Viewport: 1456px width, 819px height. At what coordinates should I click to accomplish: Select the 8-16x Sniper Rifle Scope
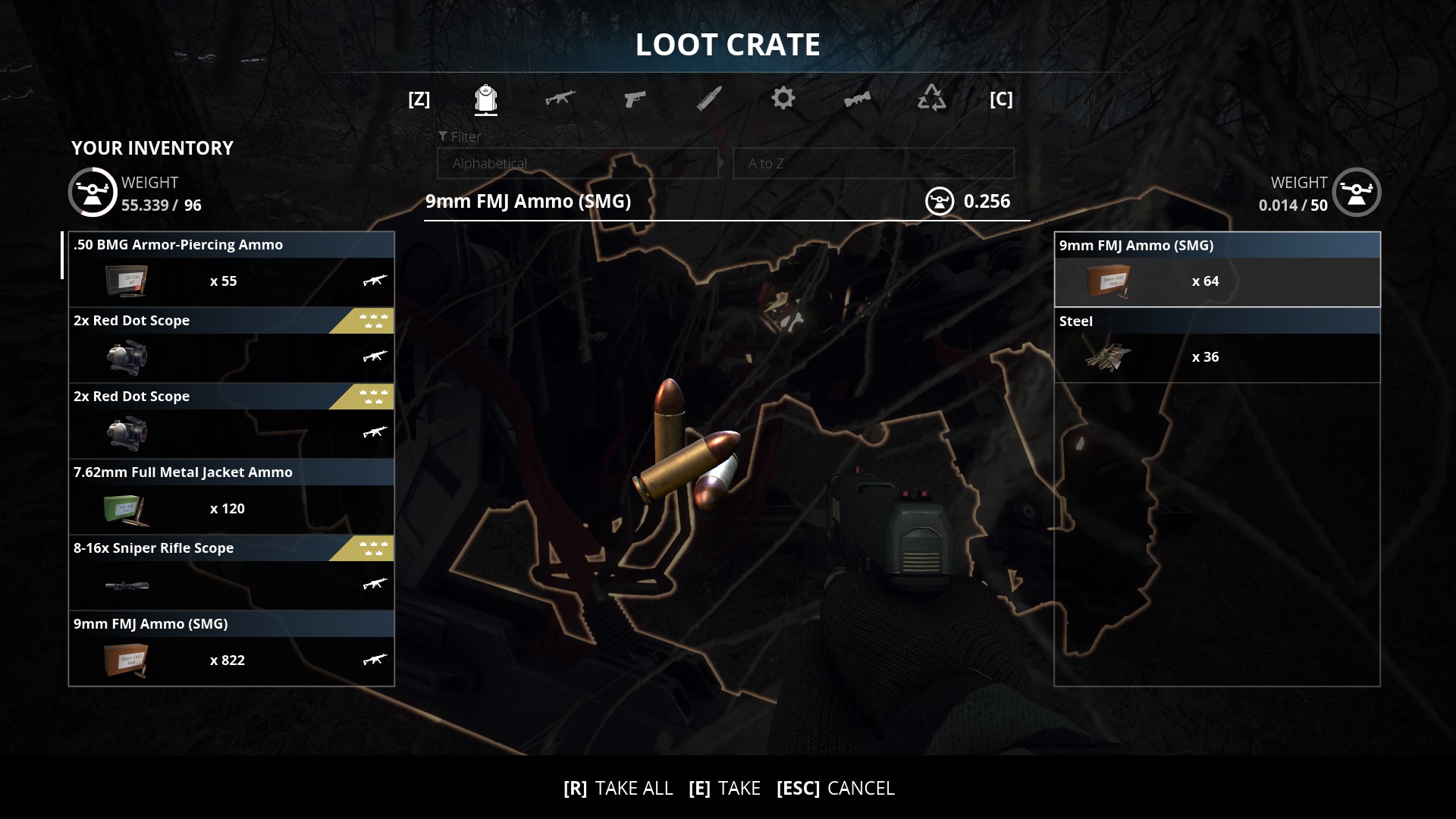click(x=231, y=573)
